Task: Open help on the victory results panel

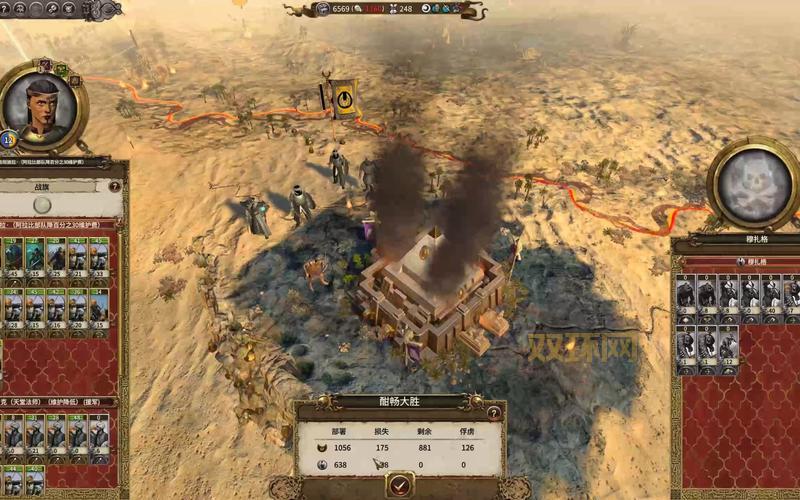Action: click(x=492, y=411)
